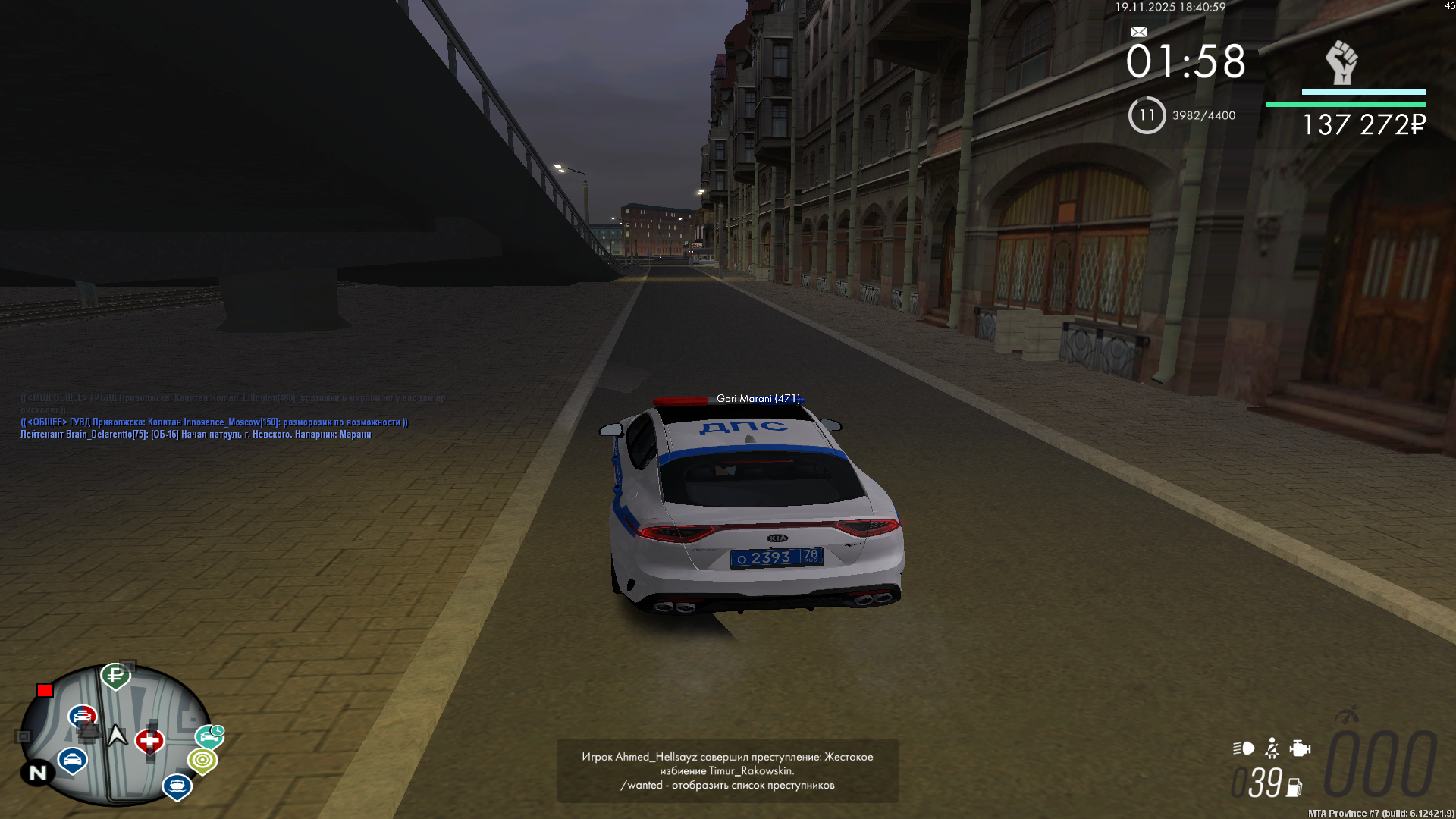Click the fuel pump icon
The width and height of the screenshot is (1456, 819).
pyautogui.click(x=1294, y=788)
